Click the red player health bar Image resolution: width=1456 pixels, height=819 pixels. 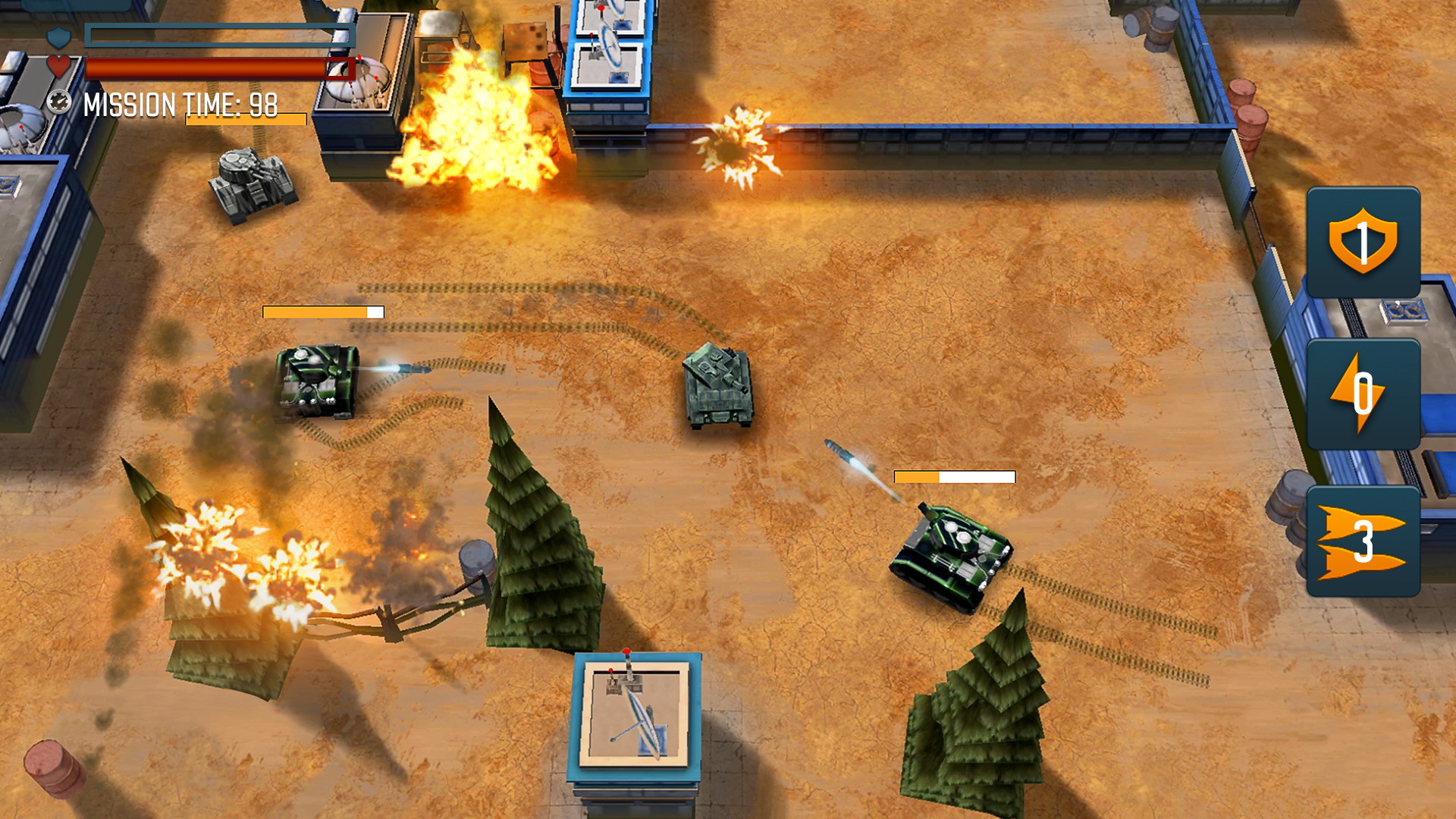click(x=220, y=67)
